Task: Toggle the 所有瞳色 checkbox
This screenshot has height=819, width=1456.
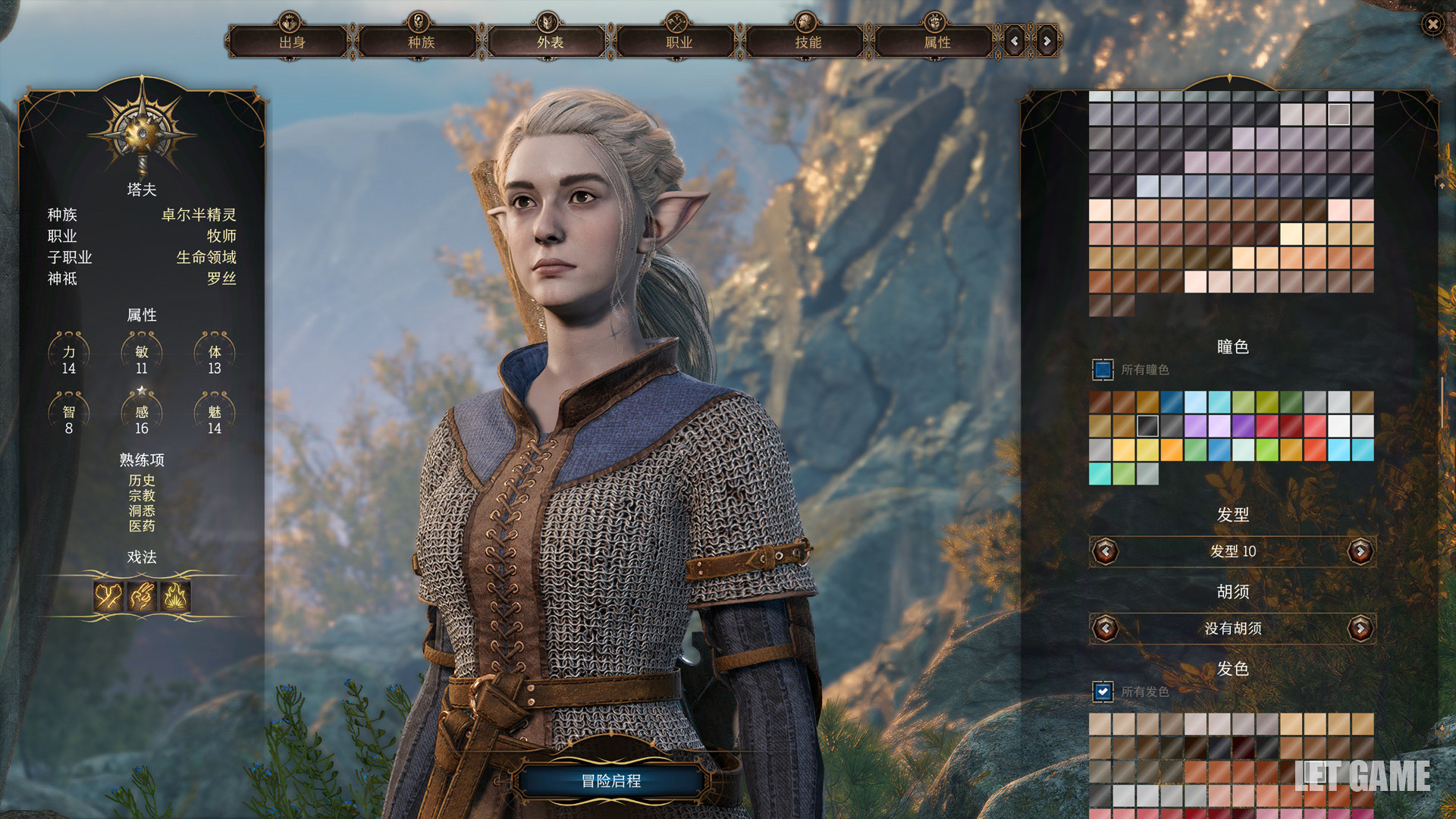Action: click(1103, 369)
